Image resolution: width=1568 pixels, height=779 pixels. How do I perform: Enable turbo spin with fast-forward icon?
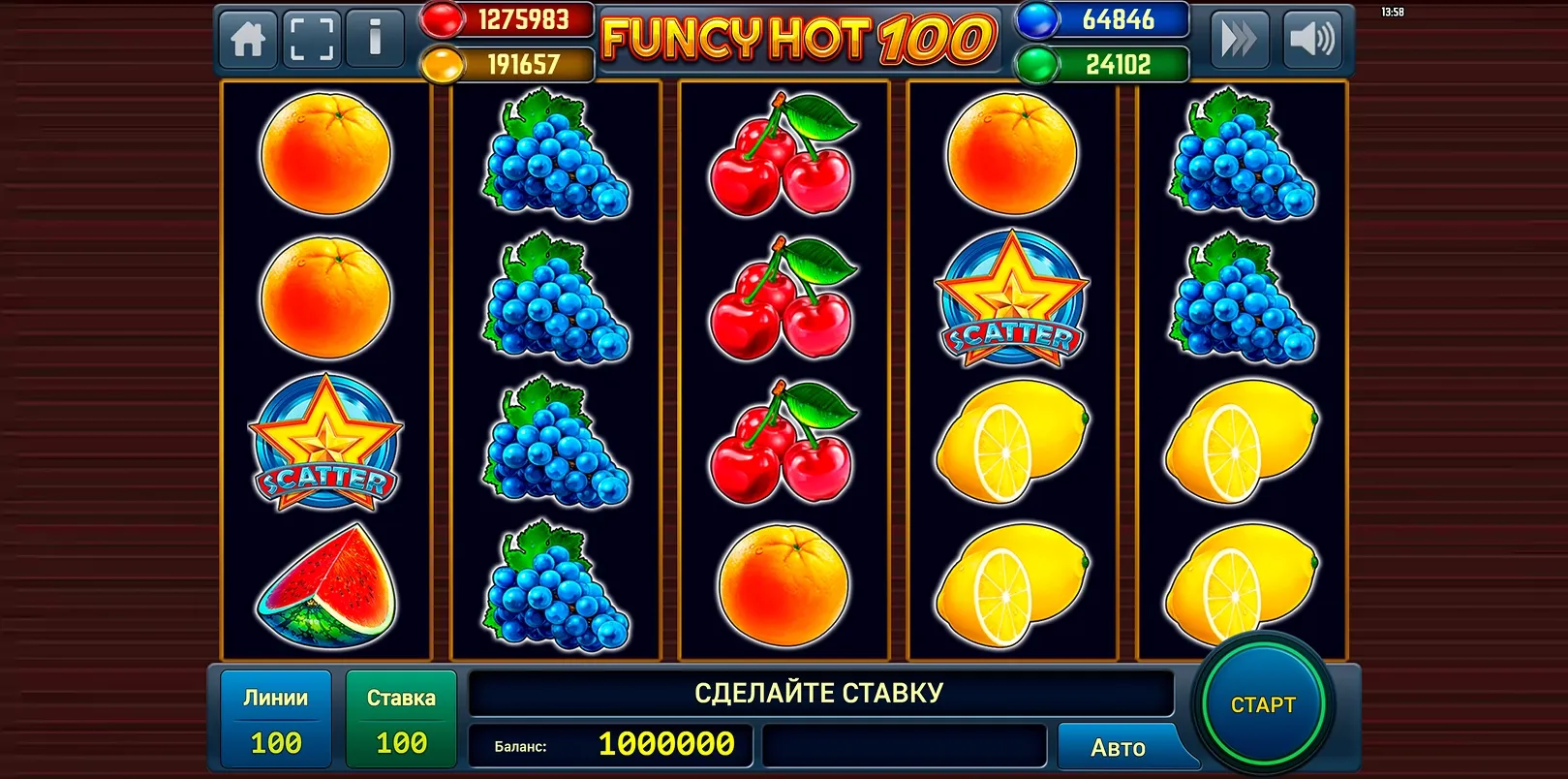[x=1241, y=39]
